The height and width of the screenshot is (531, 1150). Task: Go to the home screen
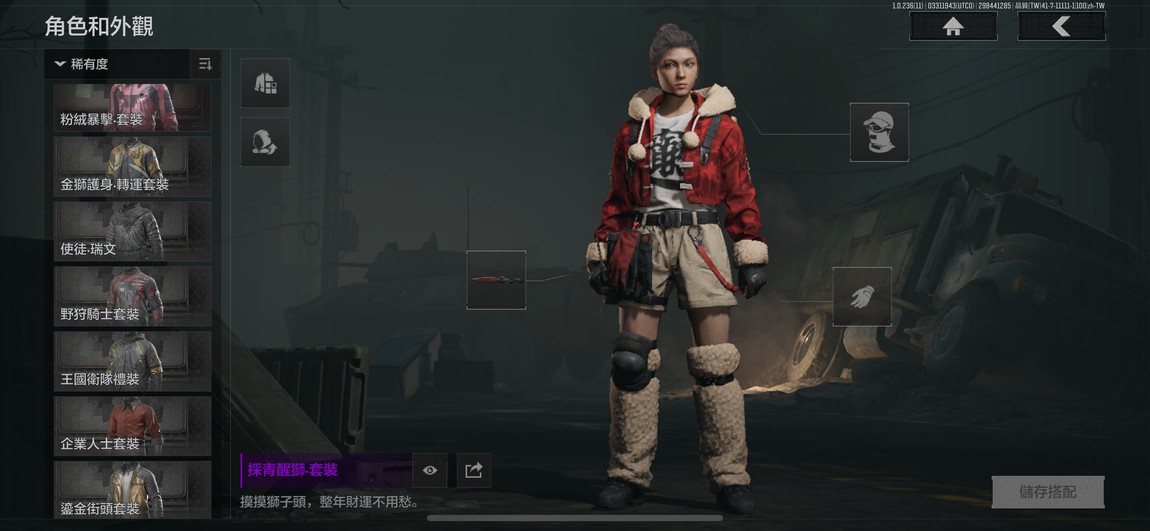(x=952, y=27)
